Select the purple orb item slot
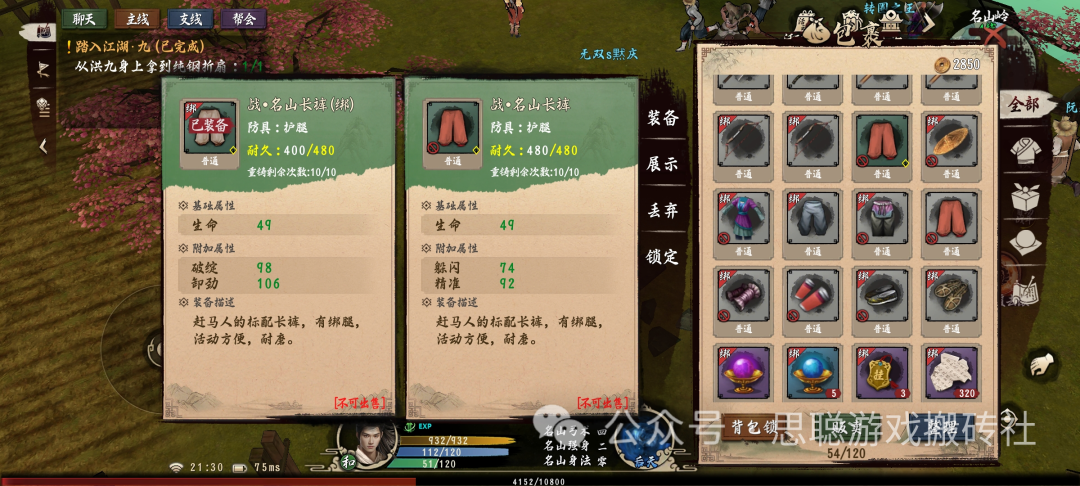Viewport: 1080px width, 486px height. (x=743, y=372)
